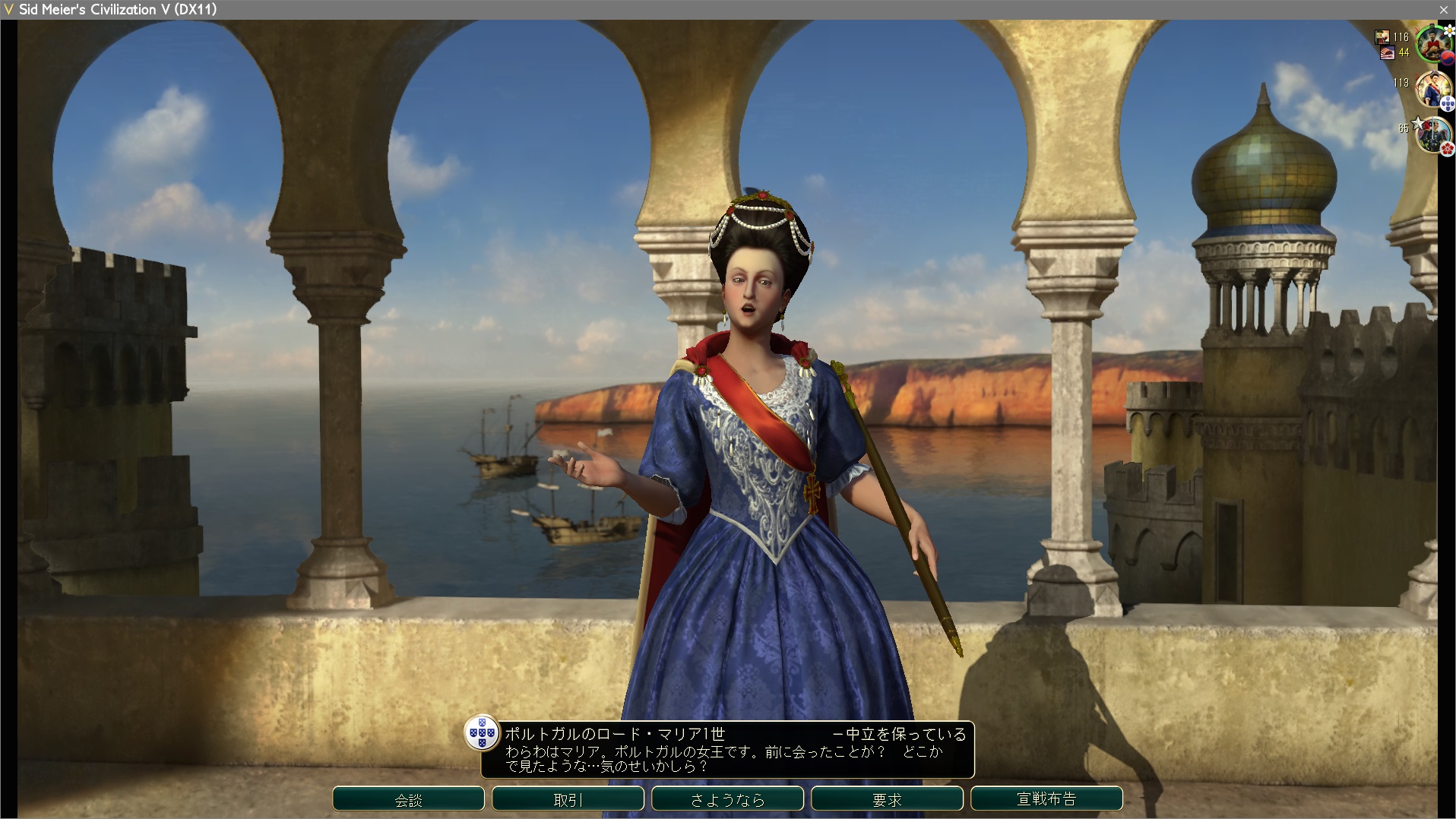Close the Civilization V window
Viewport: 1456px width, 819px height.
(x=1443, y=9)
